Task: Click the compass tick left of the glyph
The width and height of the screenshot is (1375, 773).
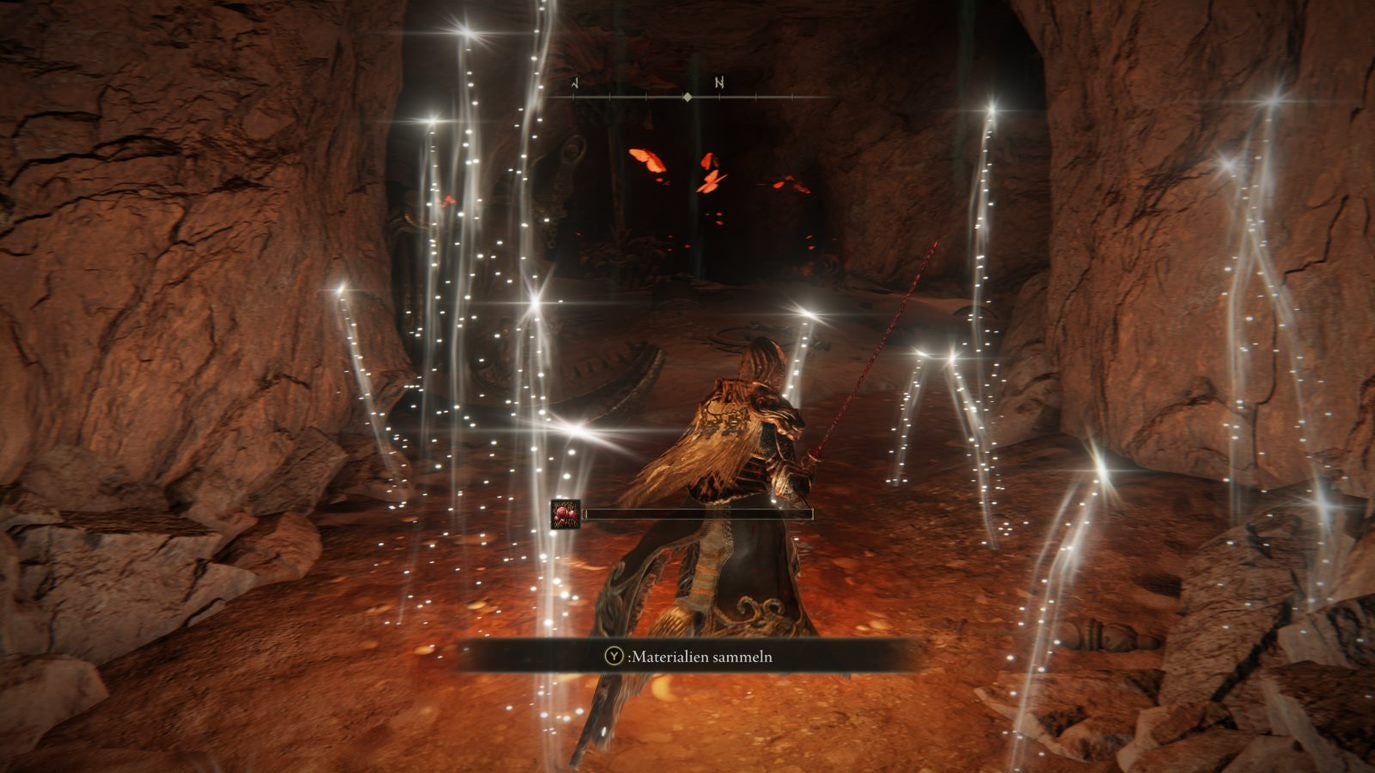Action: 645,97
